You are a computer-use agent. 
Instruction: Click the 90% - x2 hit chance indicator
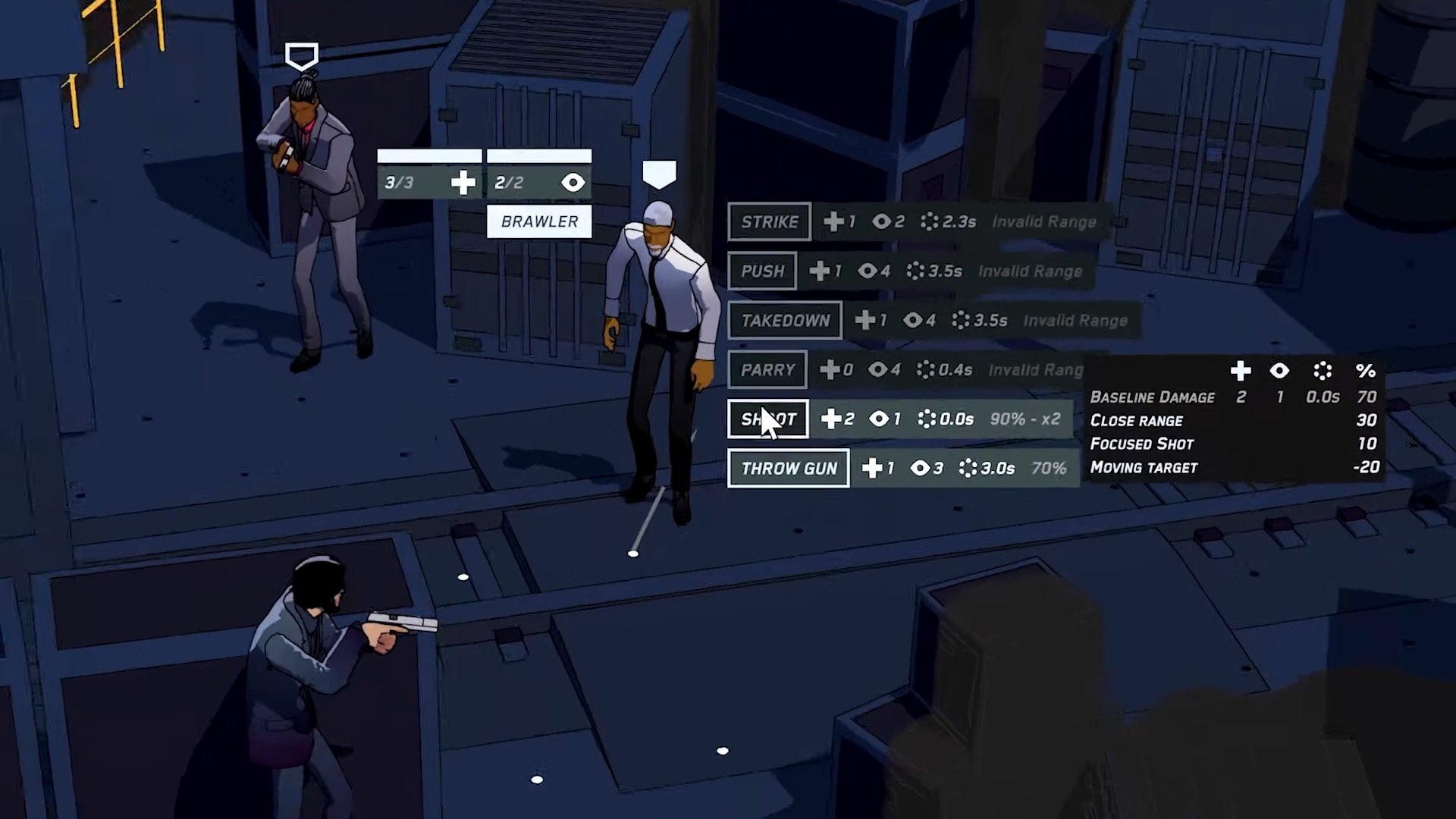tap(1025, 419)
